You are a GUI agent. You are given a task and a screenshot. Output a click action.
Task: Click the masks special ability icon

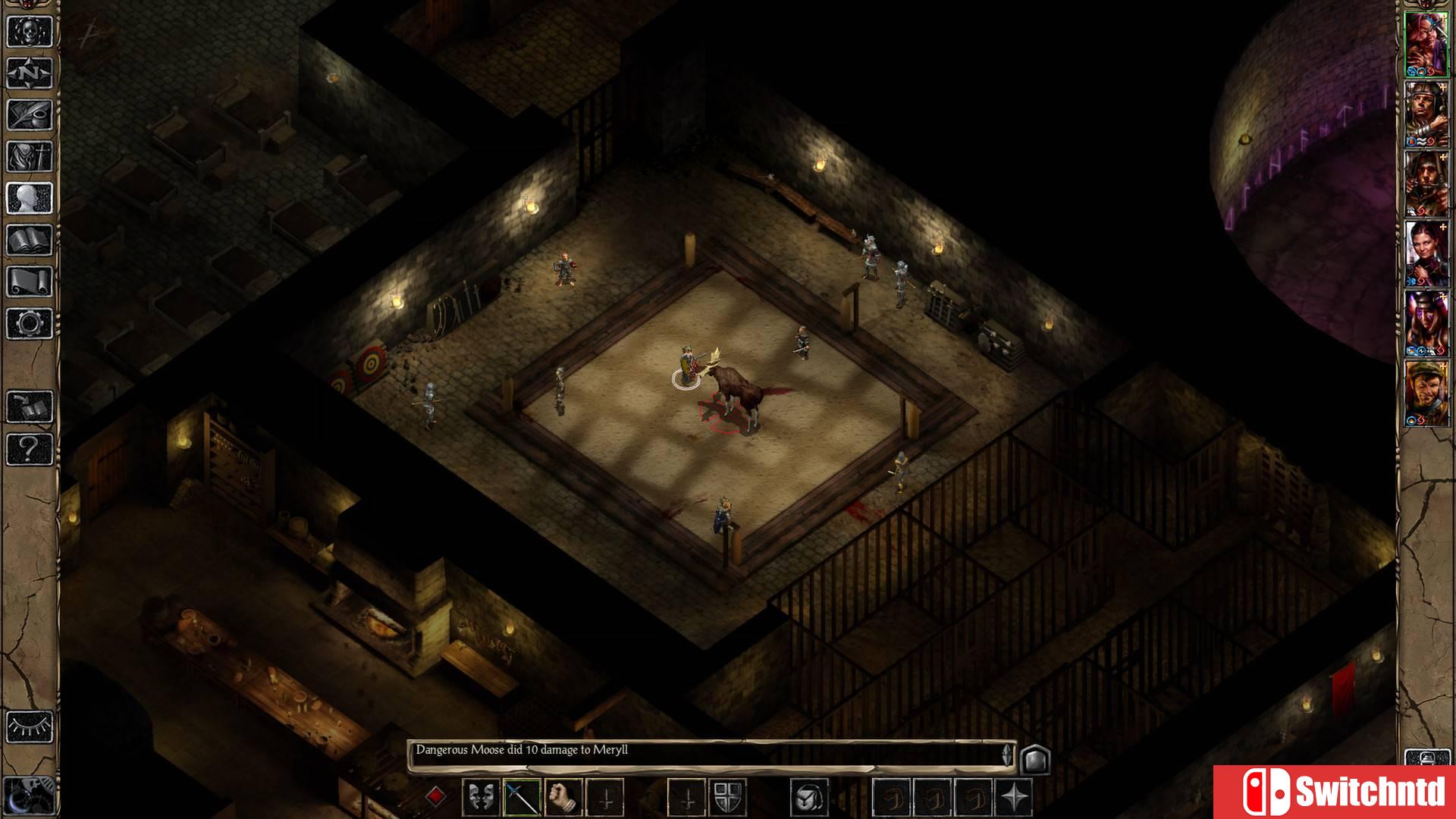480,797
